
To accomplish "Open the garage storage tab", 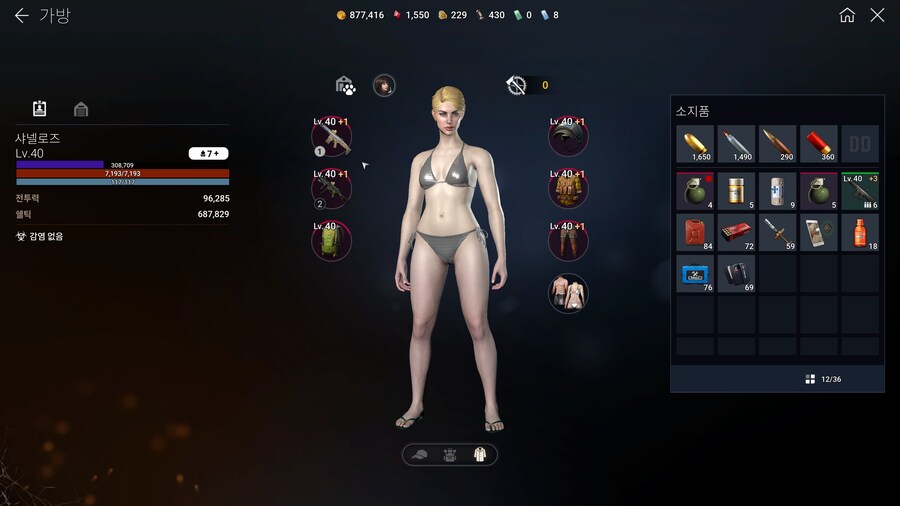I will coord(81,109).
